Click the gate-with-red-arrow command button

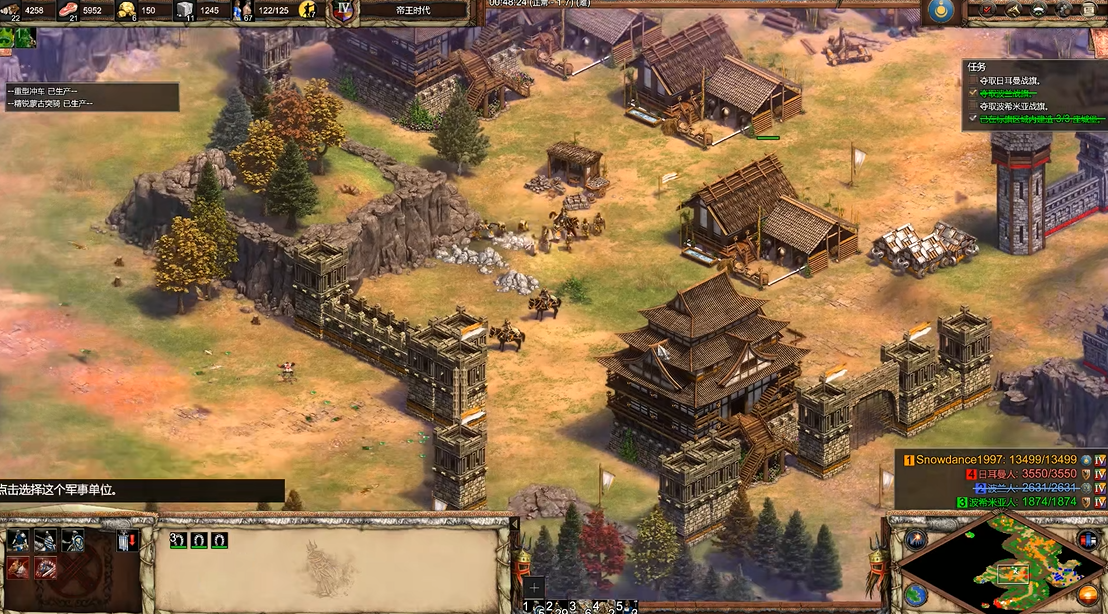coord(126,541)
